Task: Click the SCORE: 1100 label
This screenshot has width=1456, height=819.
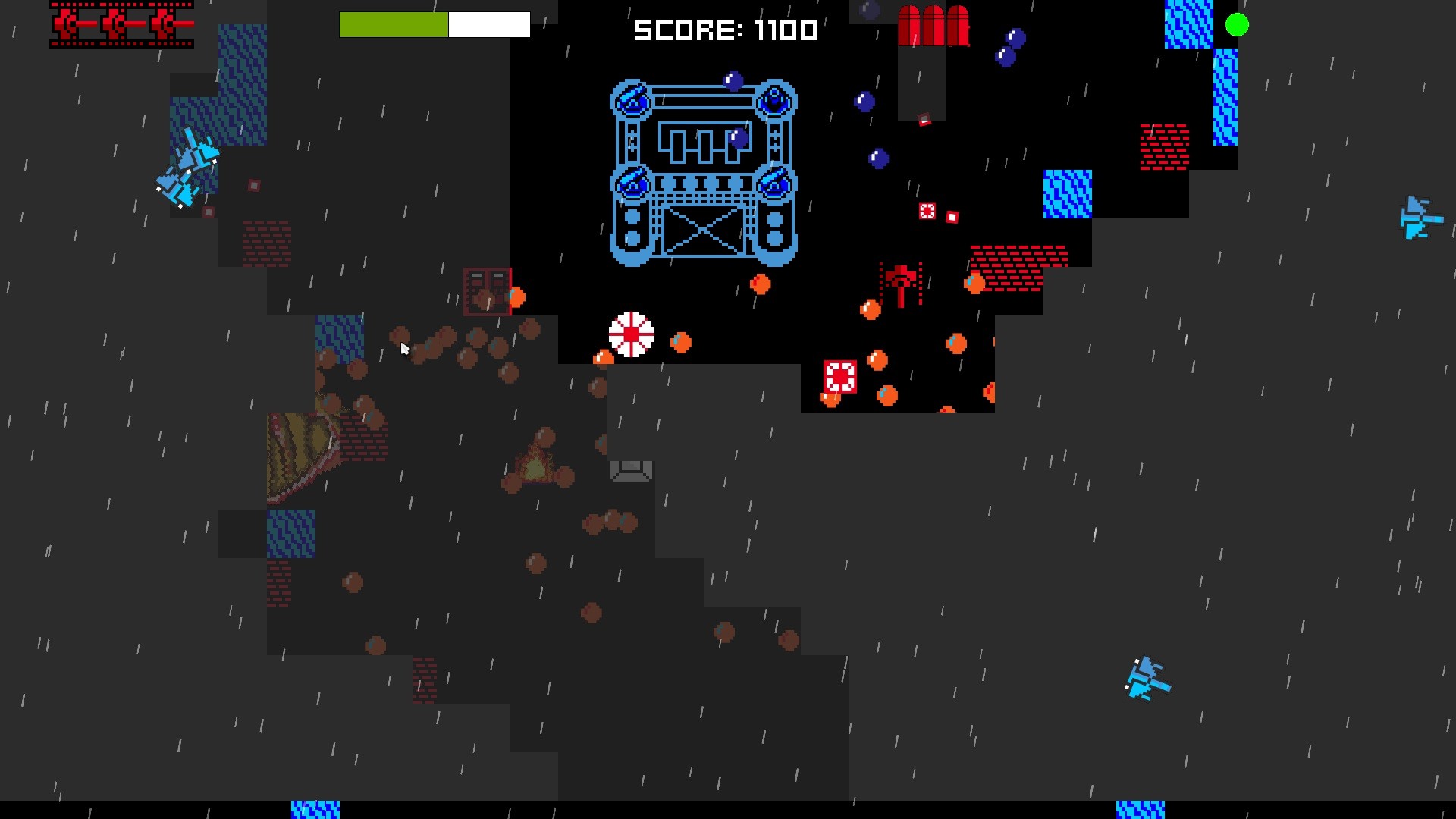Action: click(725, 31)
